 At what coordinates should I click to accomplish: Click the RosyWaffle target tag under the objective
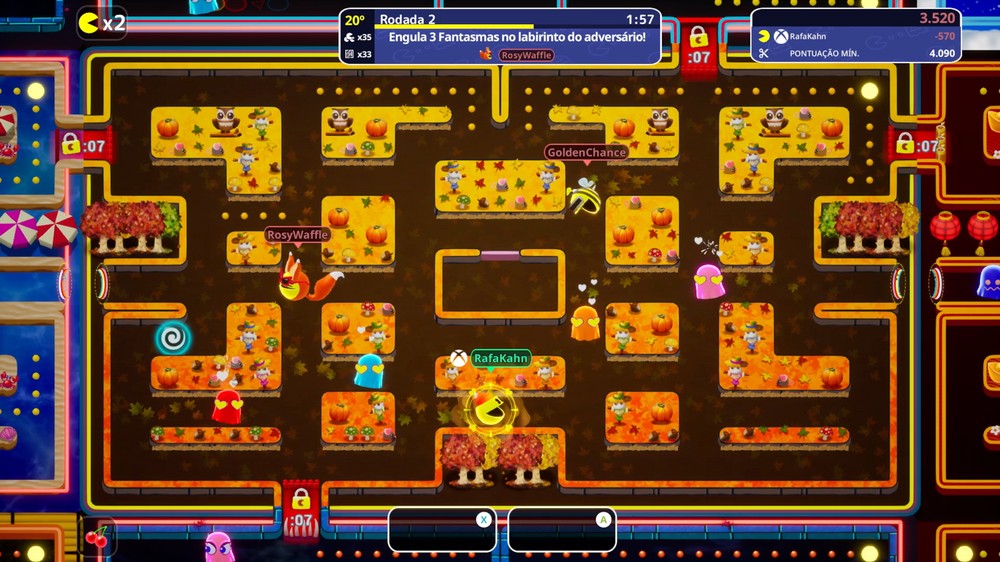click(526, 55)
